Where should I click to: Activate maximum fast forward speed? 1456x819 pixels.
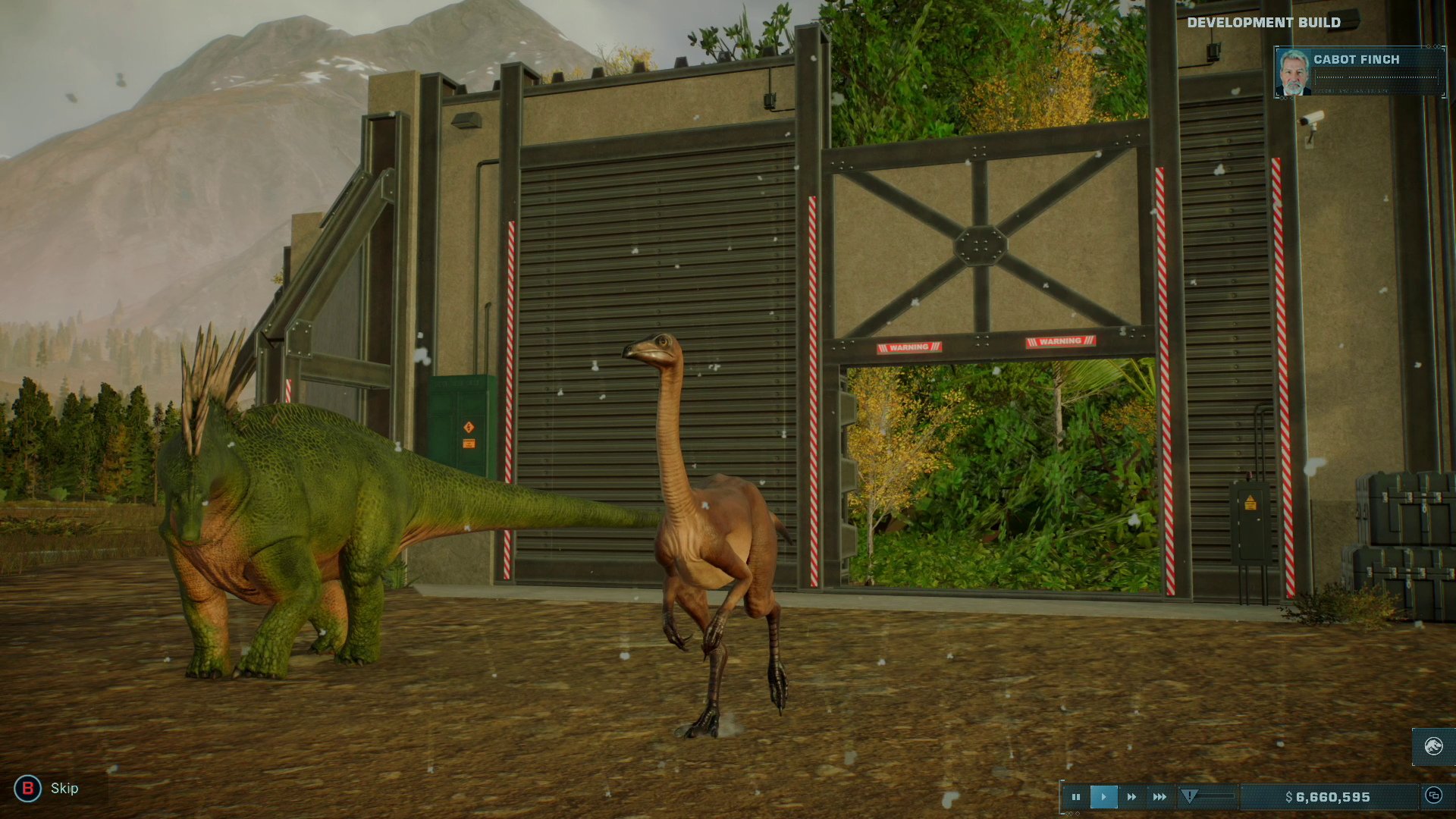pos(1158,796)
